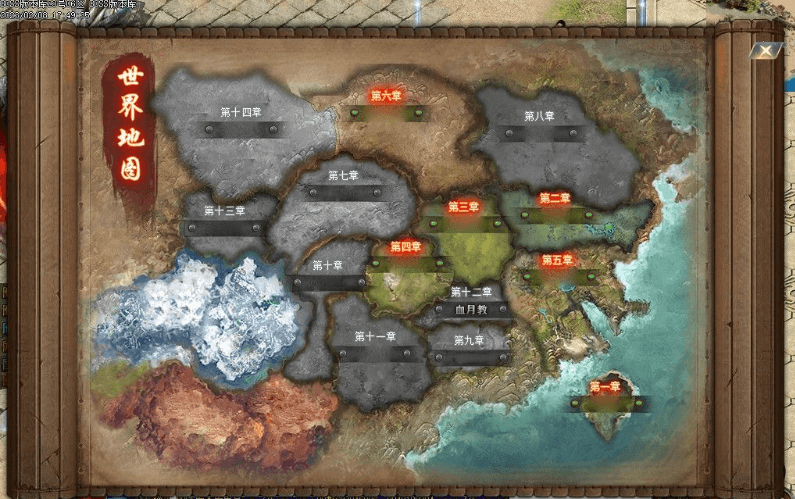Enter the 第四章 chapter area
The image size is (795, 499).
pyautogui.click(x=405, y=247)
